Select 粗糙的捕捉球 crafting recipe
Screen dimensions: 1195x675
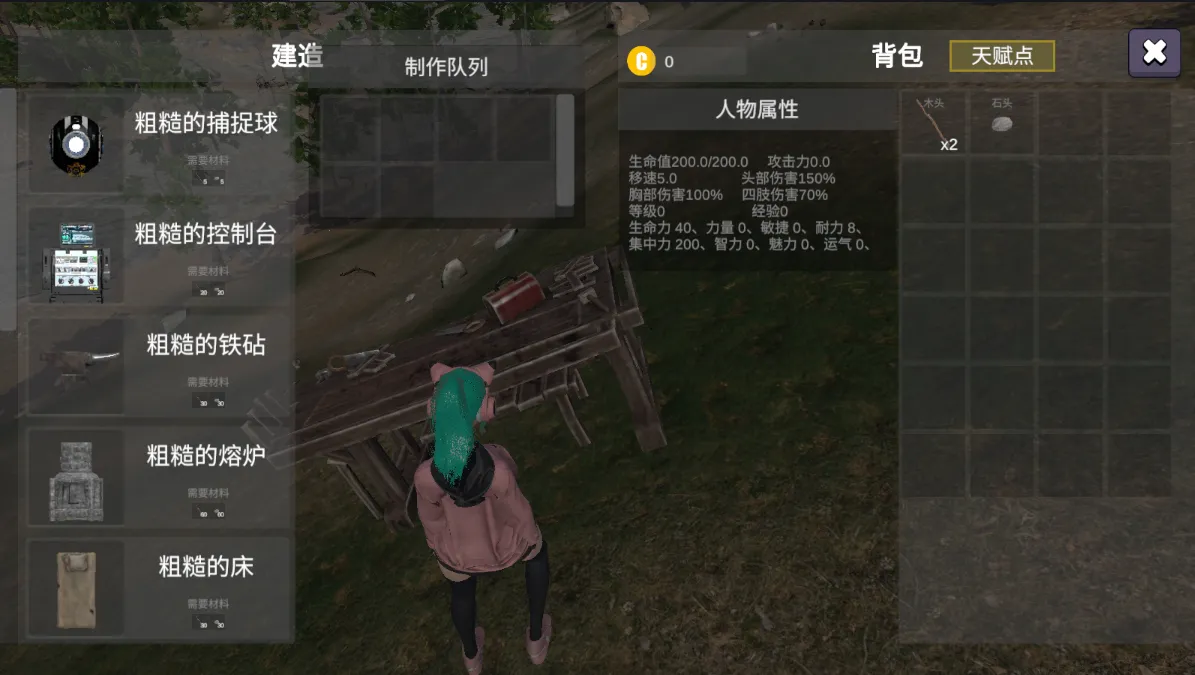click(x=160, y=144)
